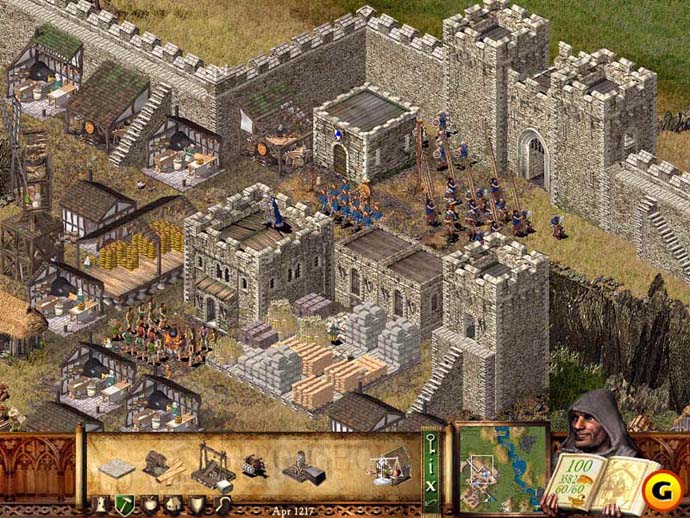This screenshot has width=690, height=518.
Task: Select the stockpile building
Action: click(x=118, y=466)
